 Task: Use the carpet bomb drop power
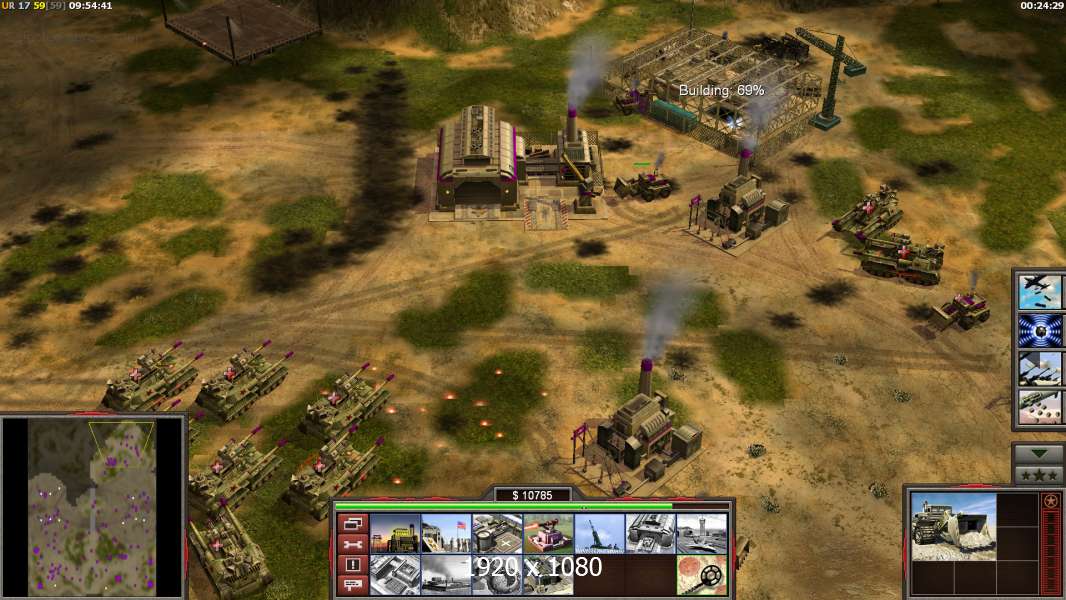click(x=1040, y=406)
